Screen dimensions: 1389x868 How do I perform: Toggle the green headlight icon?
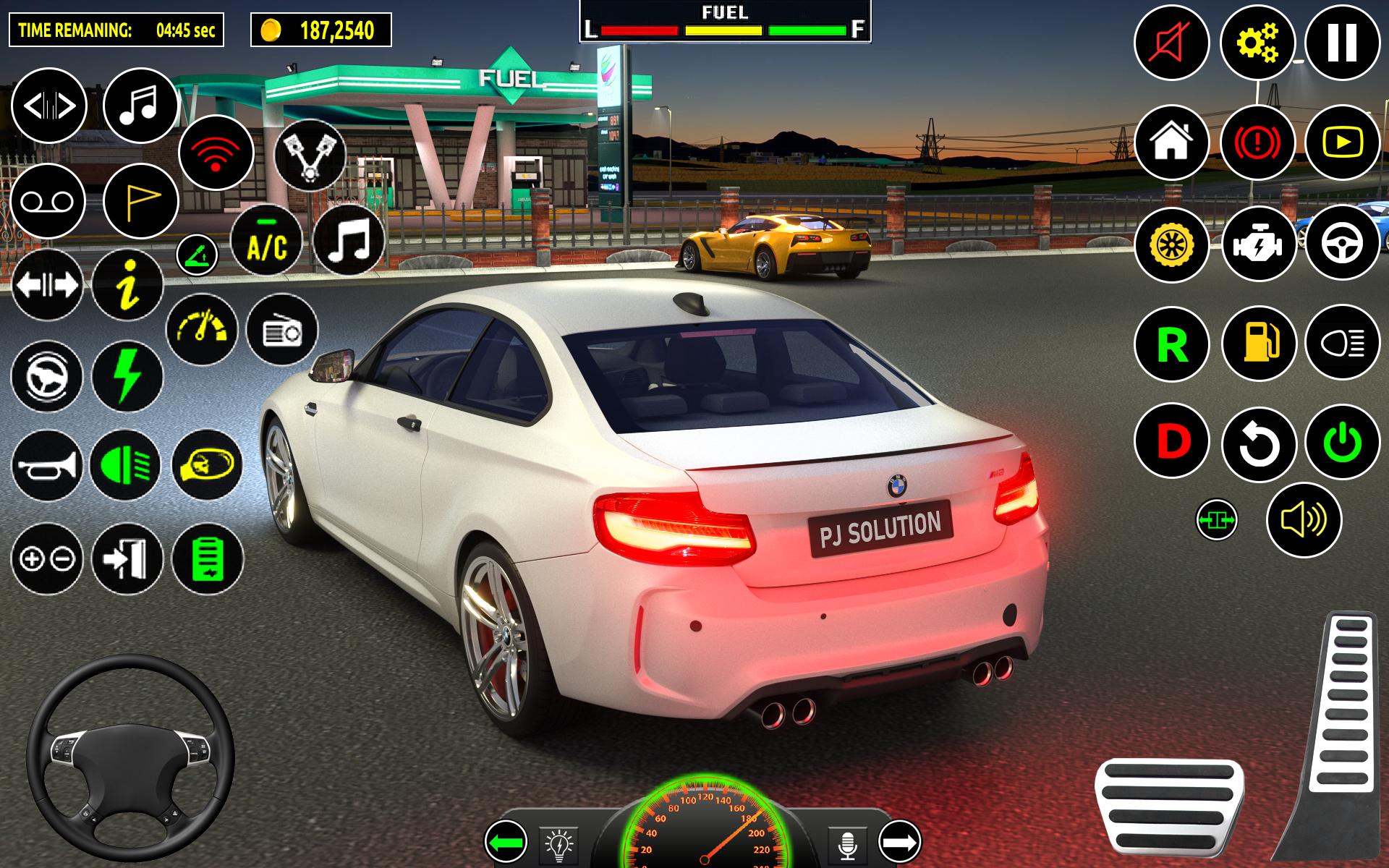[127, 465]
